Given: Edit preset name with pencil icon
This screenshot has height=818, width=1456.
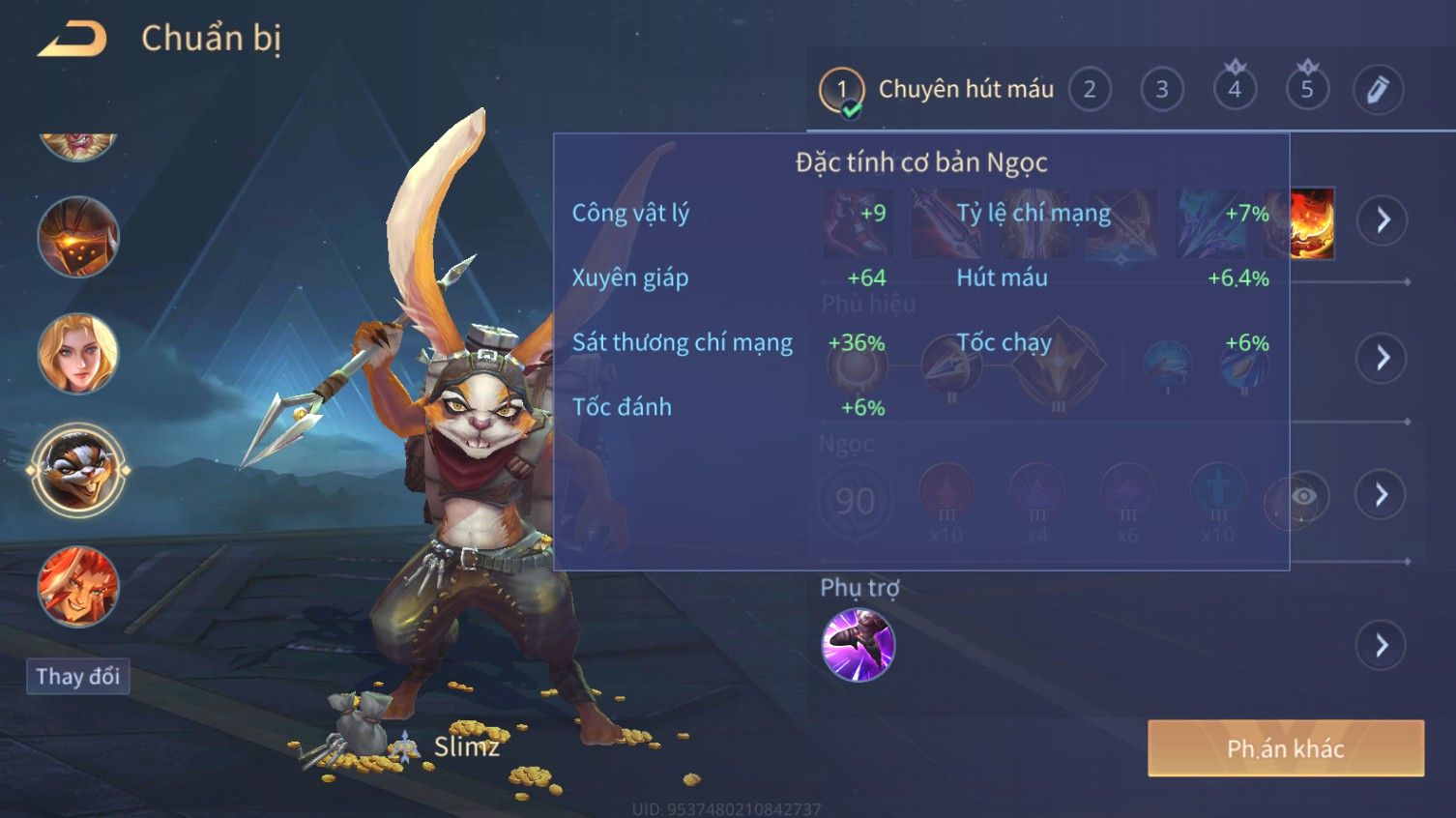Looking at the screenshot, I should pyautogui.click(x=1378, y=90).
